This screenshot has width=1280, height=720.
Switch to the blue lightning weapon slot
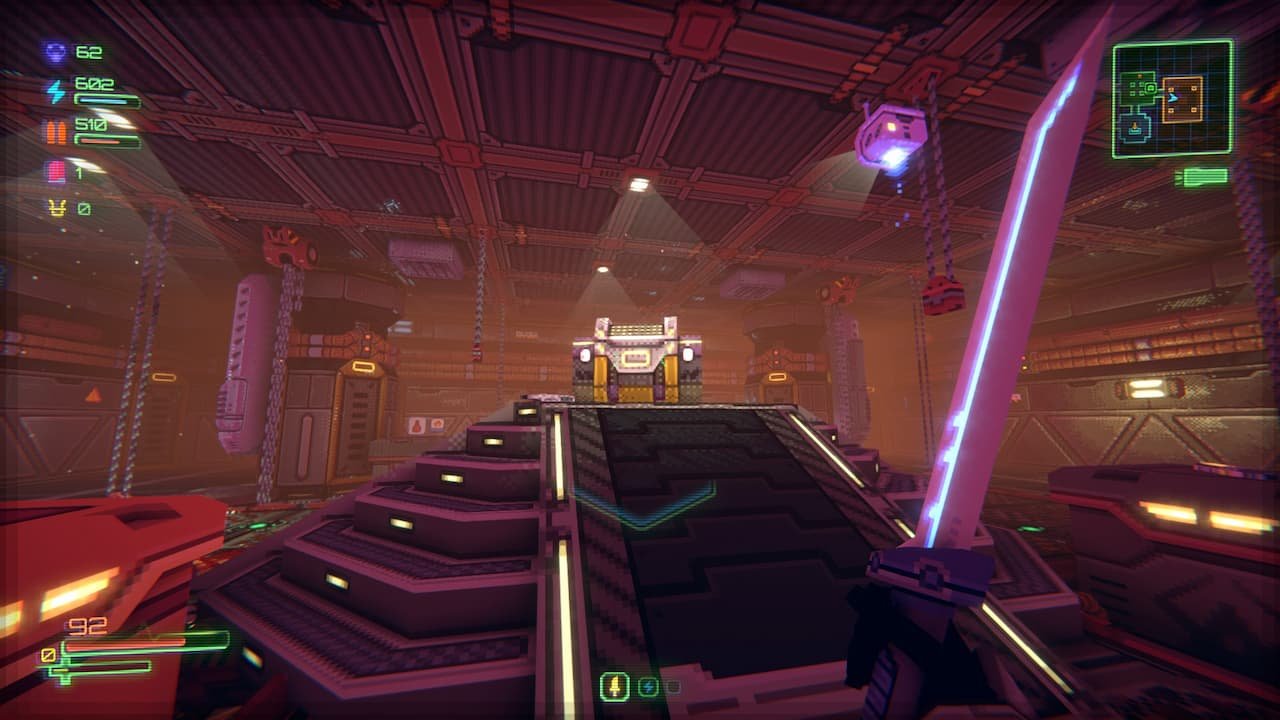[648, 687]
